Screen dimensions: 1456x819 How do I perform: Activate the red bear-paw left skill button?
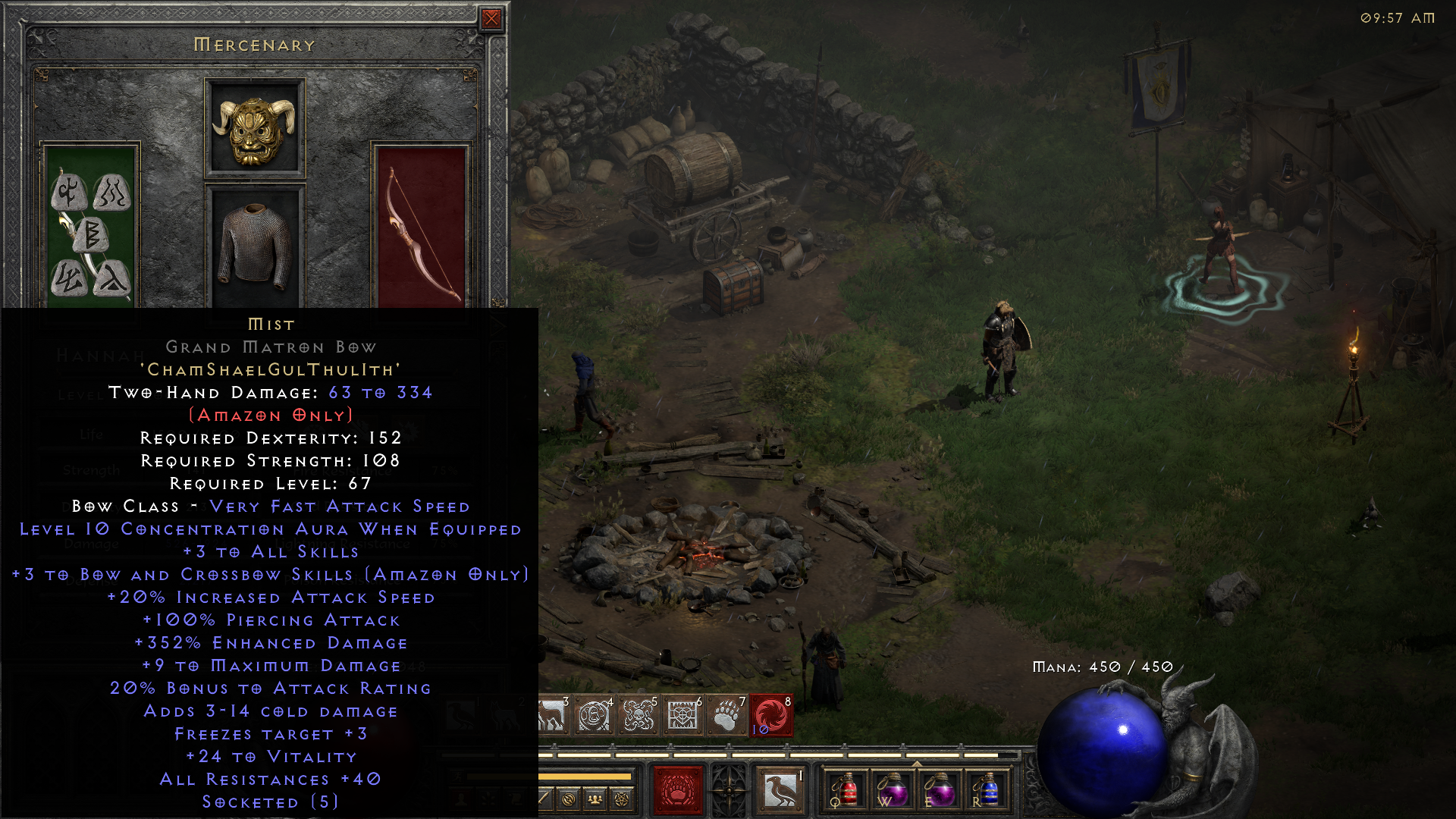point(676,791)
